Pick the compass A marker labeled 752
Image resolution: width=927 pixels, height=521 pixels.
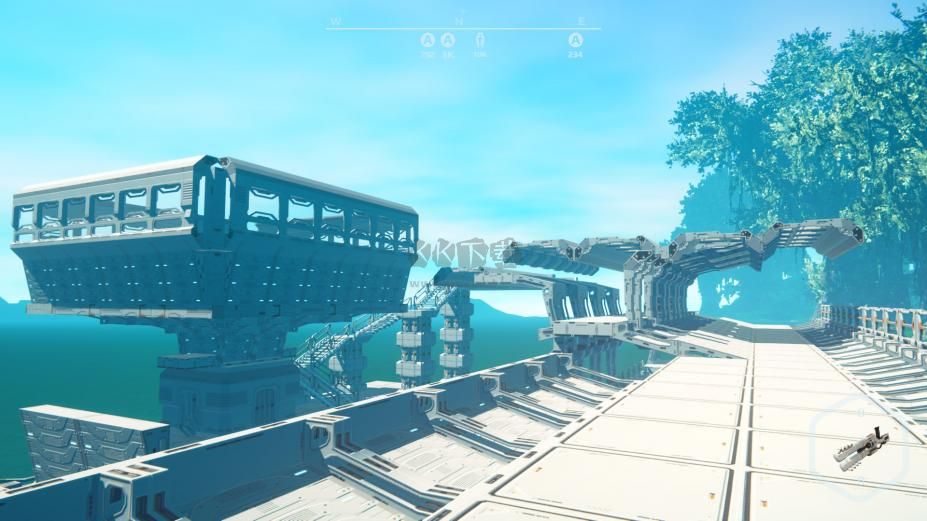coord(428,40)
